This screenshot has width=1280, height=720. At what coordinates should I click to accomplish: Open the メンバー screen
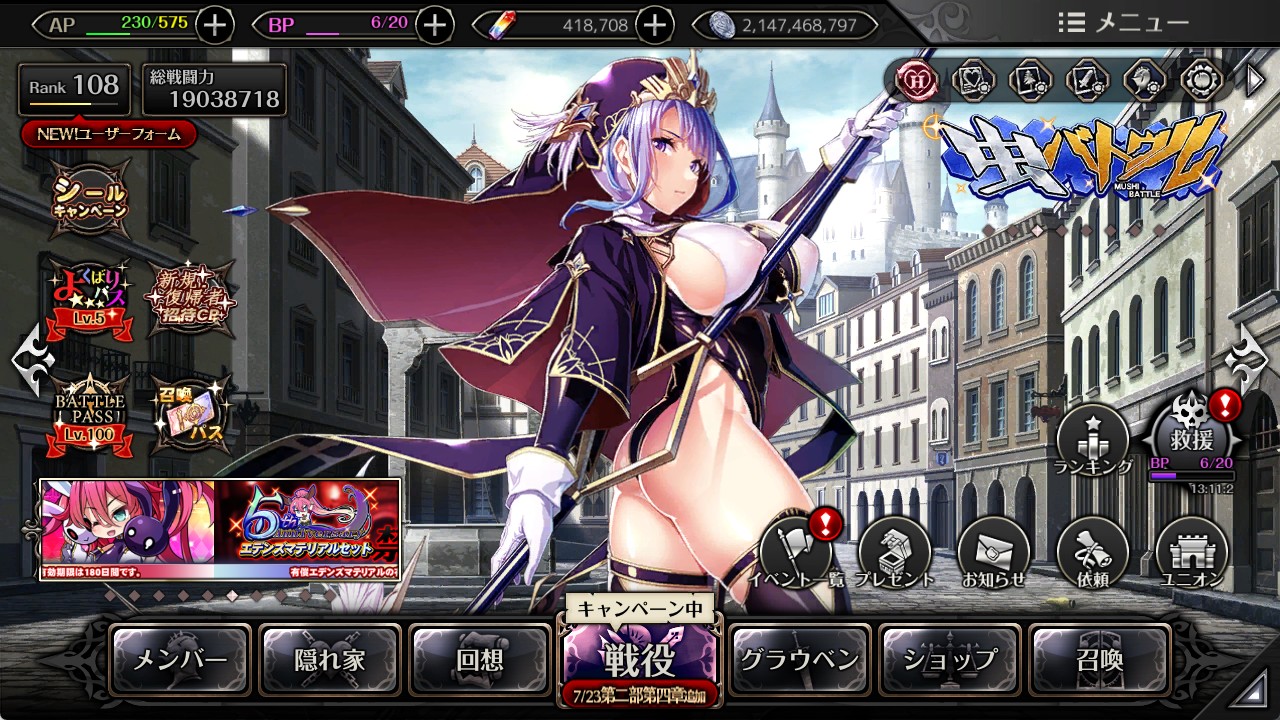(x=180, y=660)
